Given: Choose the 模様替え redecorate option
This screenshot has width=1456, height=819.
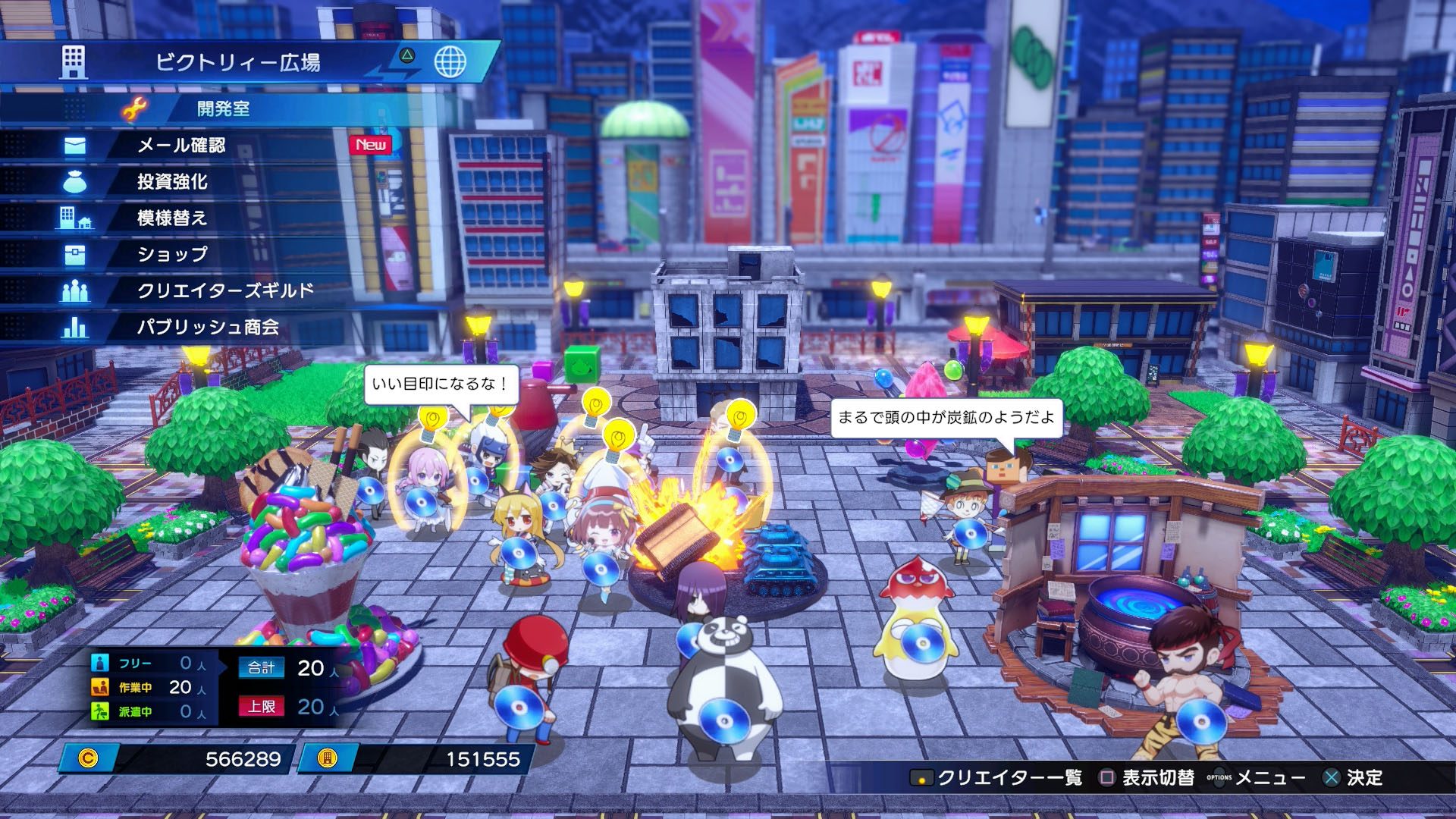Looking at the screenshot, I should (172, 218).
